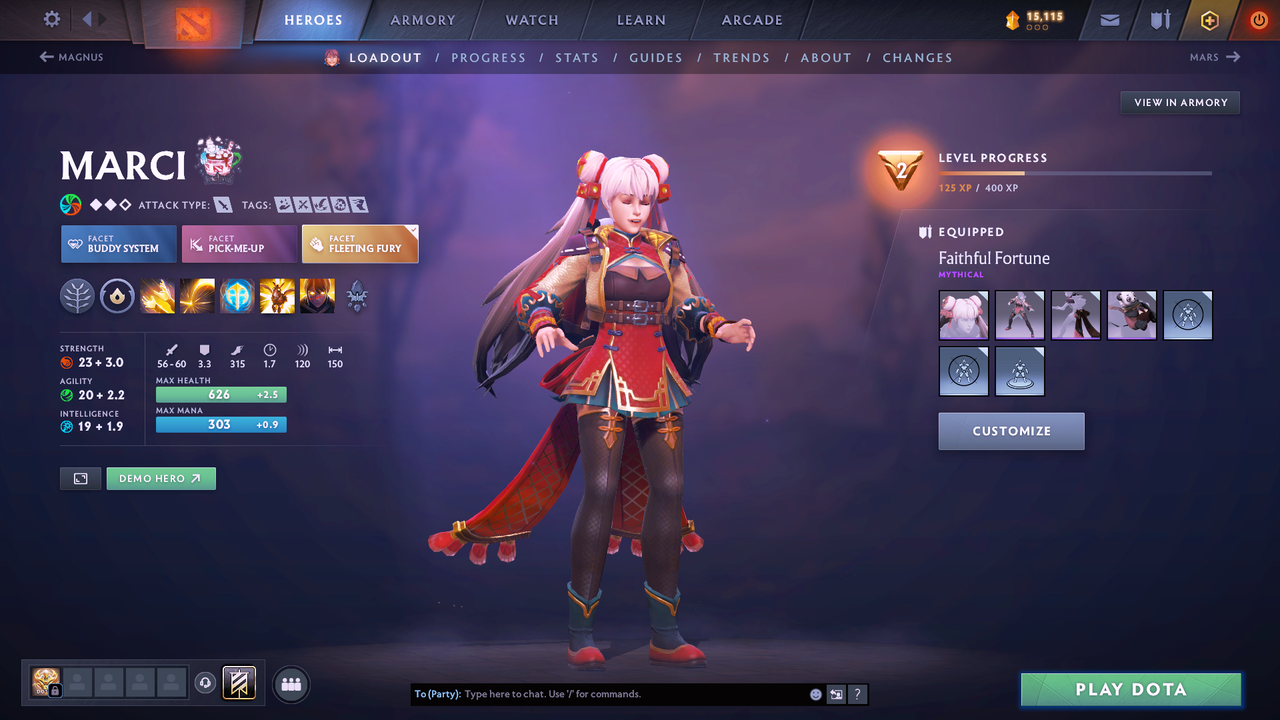This screenshot has height=720, width=1280.
Task: Select the Buddy System facet
Action: [118, 243]
